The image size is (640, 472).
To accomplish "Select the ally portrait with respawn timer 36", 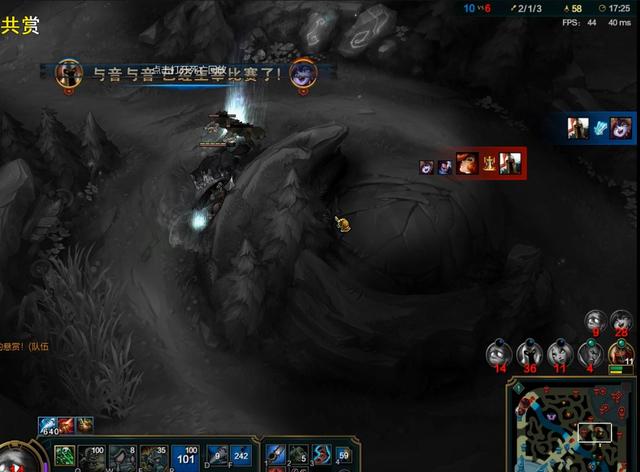I will 529,352.
